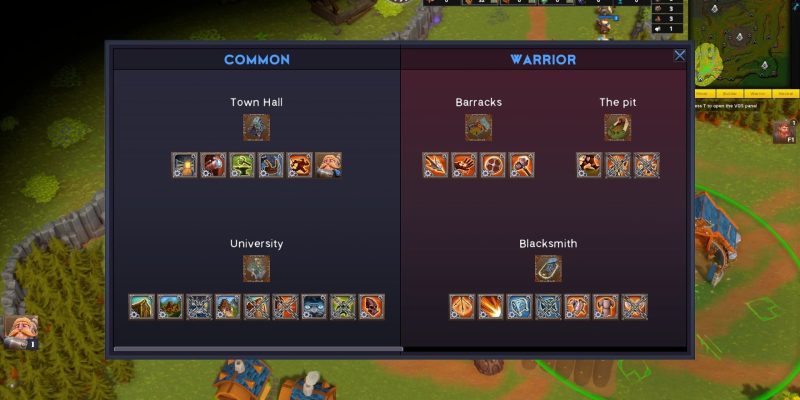Pick the round shield upgrade under Barracks
This screenshot has height=400, width=800.
point(493,165)
